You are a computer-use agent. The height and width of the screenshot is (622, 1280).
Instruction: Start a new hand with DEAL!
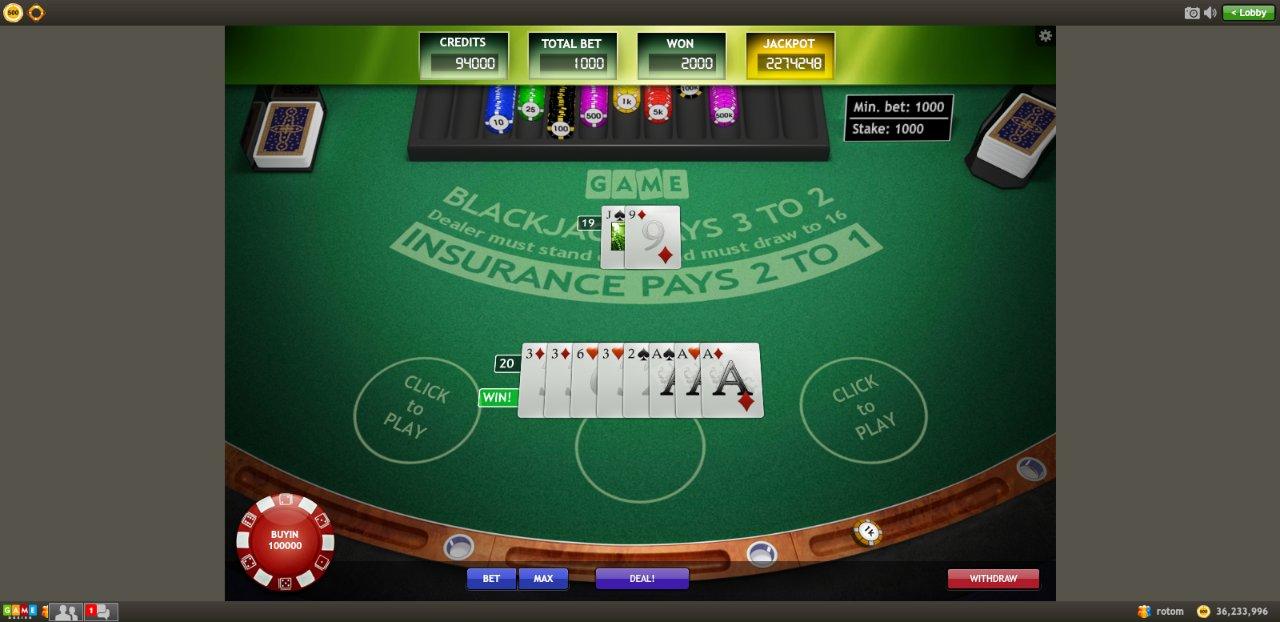(642, 578)
